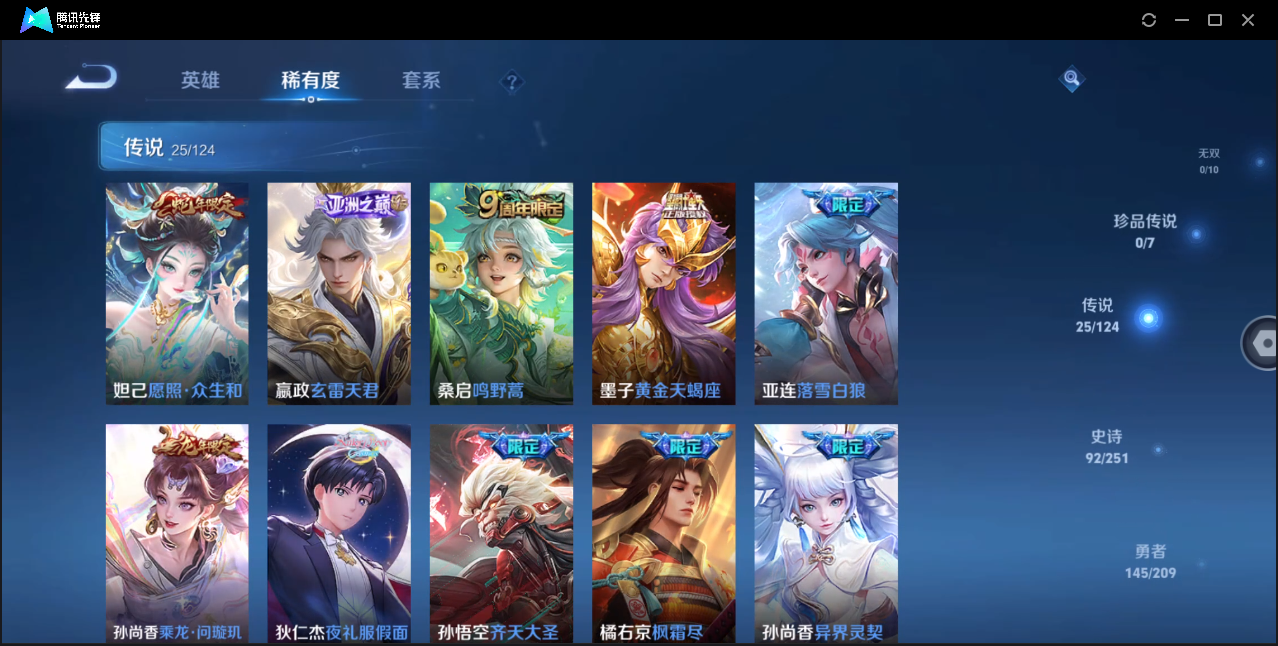This screenshot has height=646, width=1278.
Task: Open the 套系 tab
Action: point(421,80)
